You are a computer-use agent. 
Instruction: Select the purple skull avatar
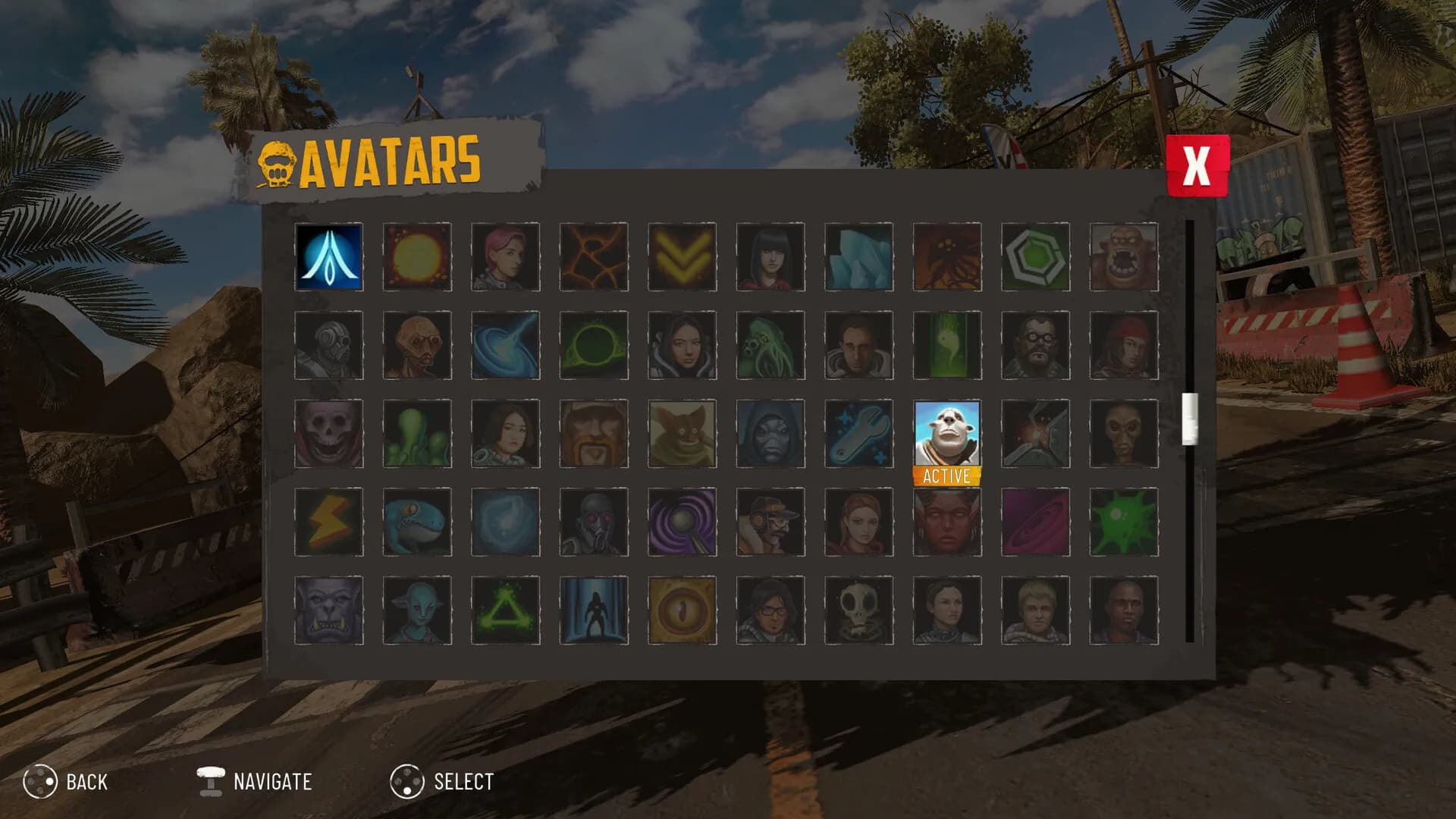(329, 434)
